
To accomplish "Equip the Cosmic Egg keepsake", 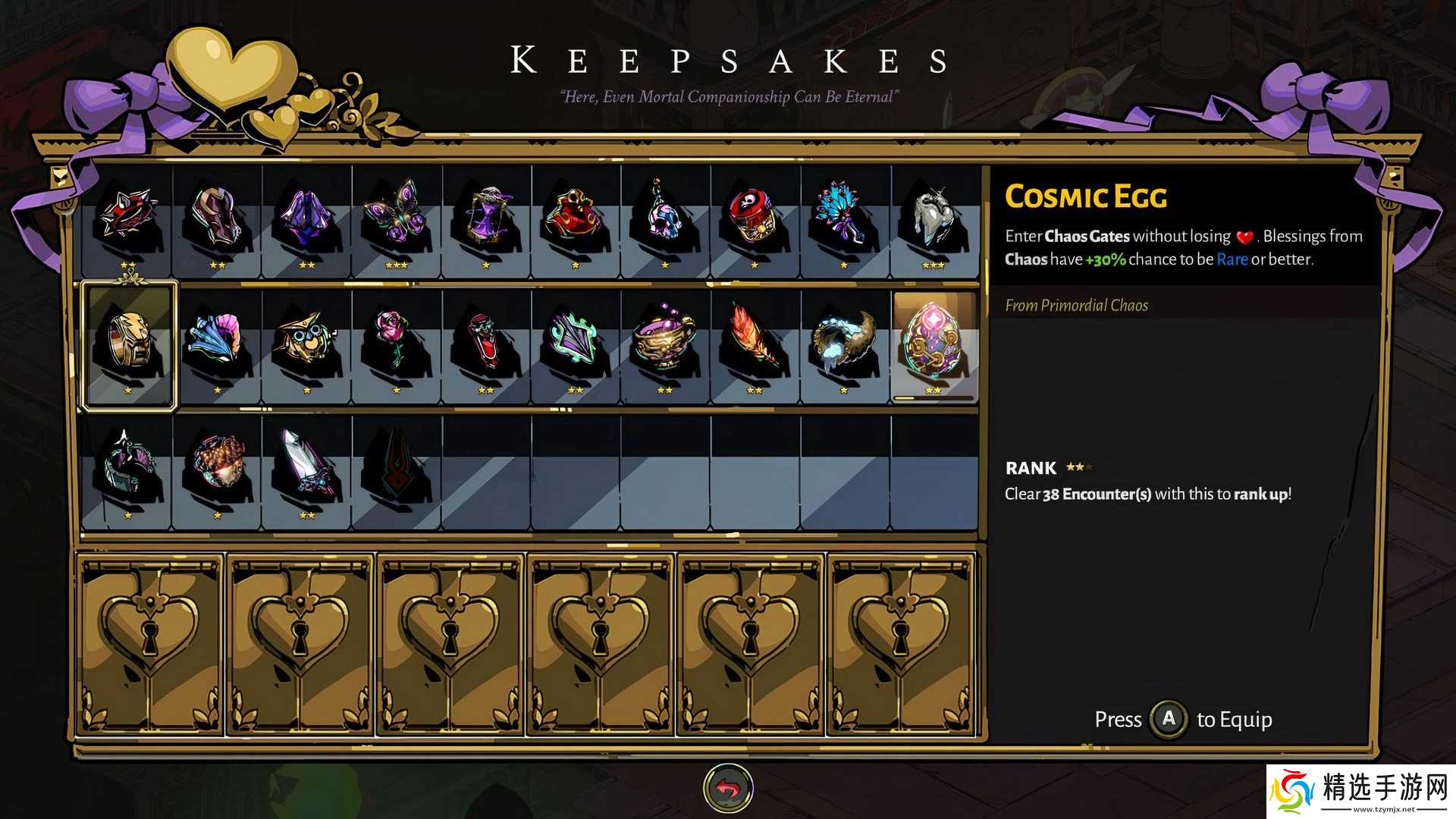I will point(934,344).
